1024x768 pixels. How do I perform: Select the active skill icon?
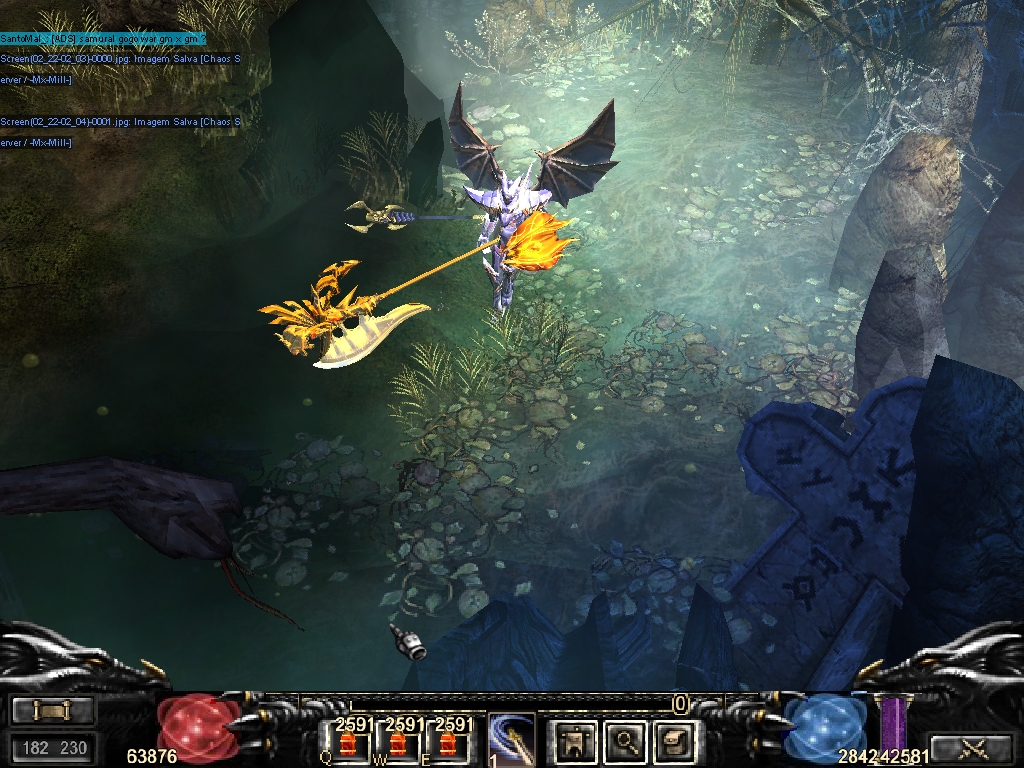(511, 741)
